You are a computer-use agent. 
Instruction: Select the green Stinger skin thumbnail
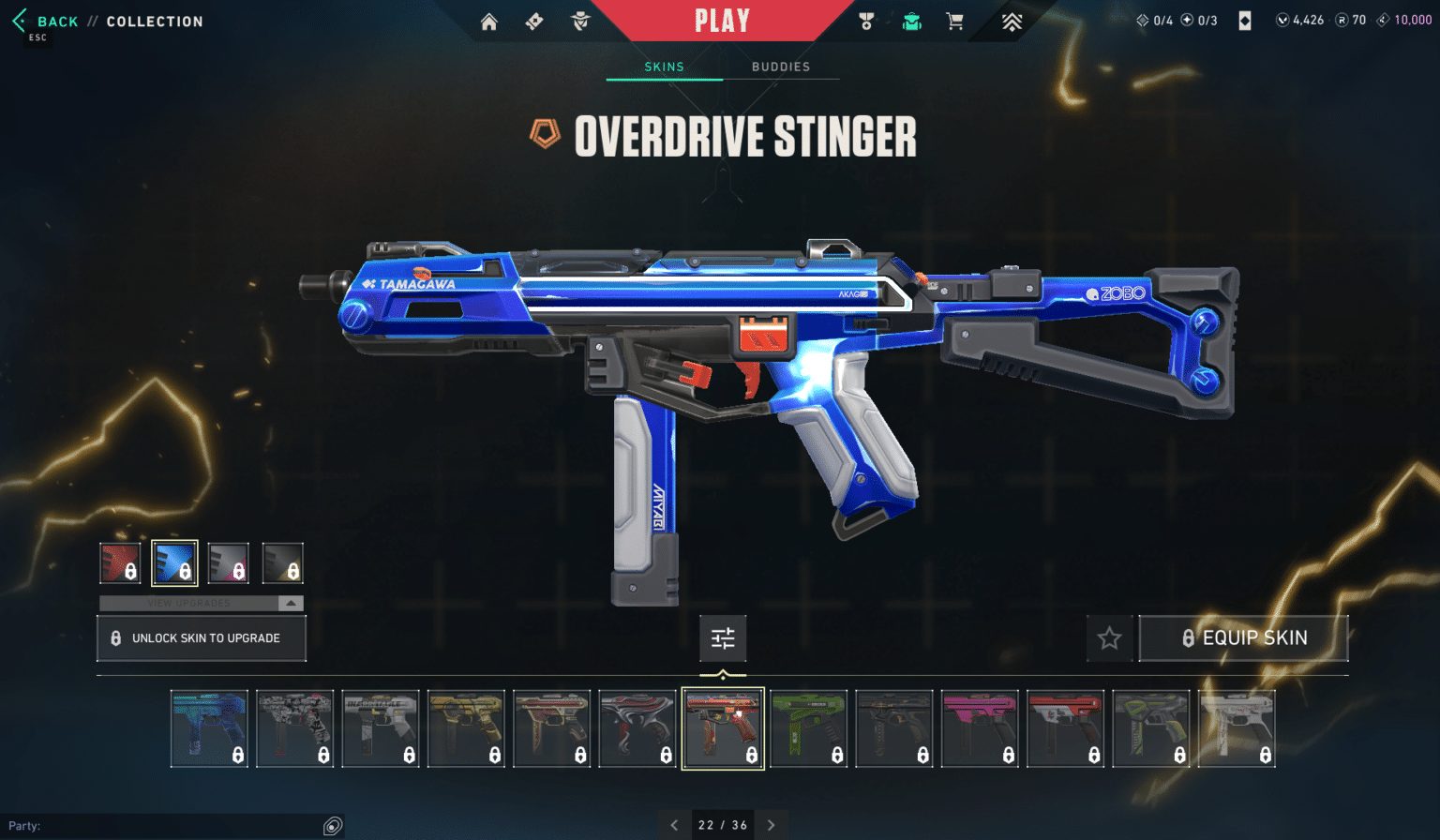(x=809, y=728)
